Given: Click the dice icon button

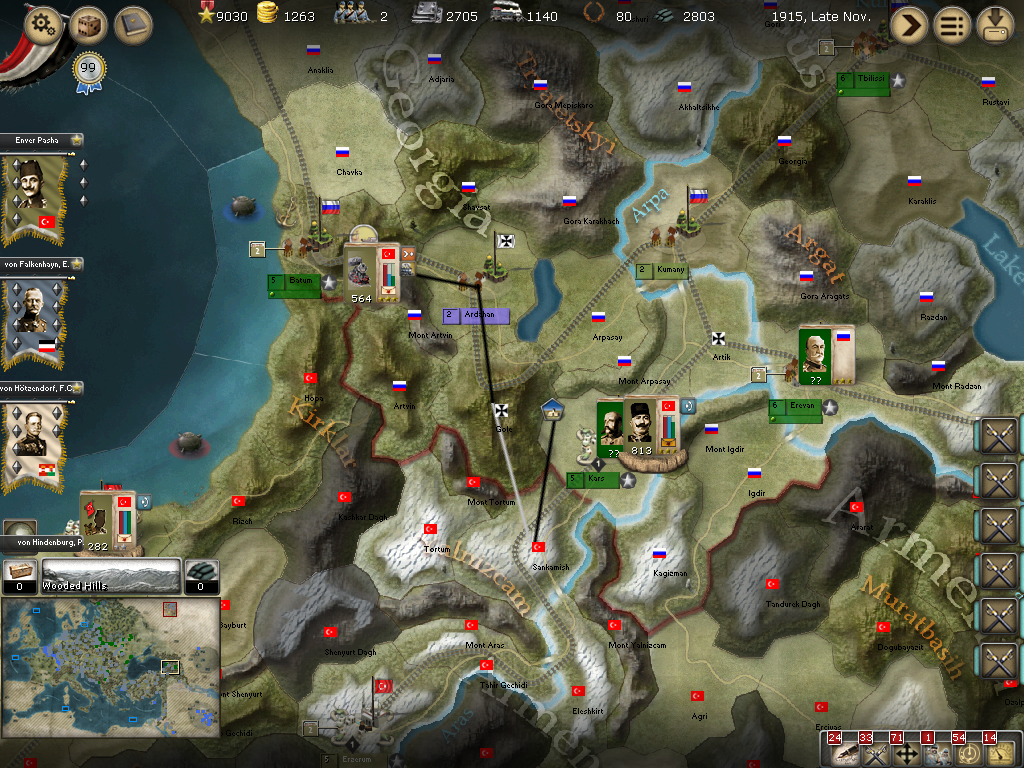Looking at the screenshot, I should click(x=88, y=25).
